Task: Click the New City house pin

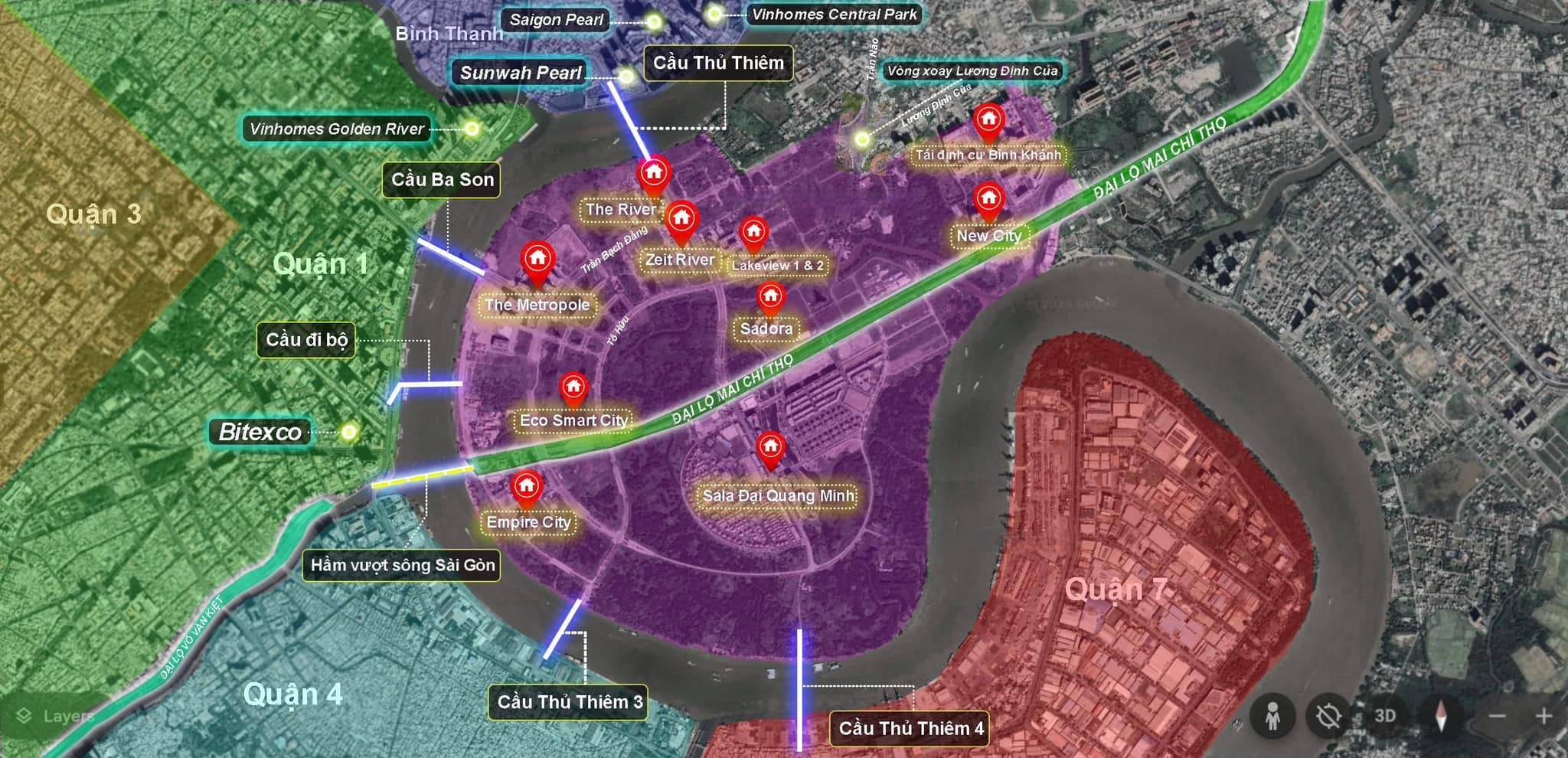Action: (988, 199)
